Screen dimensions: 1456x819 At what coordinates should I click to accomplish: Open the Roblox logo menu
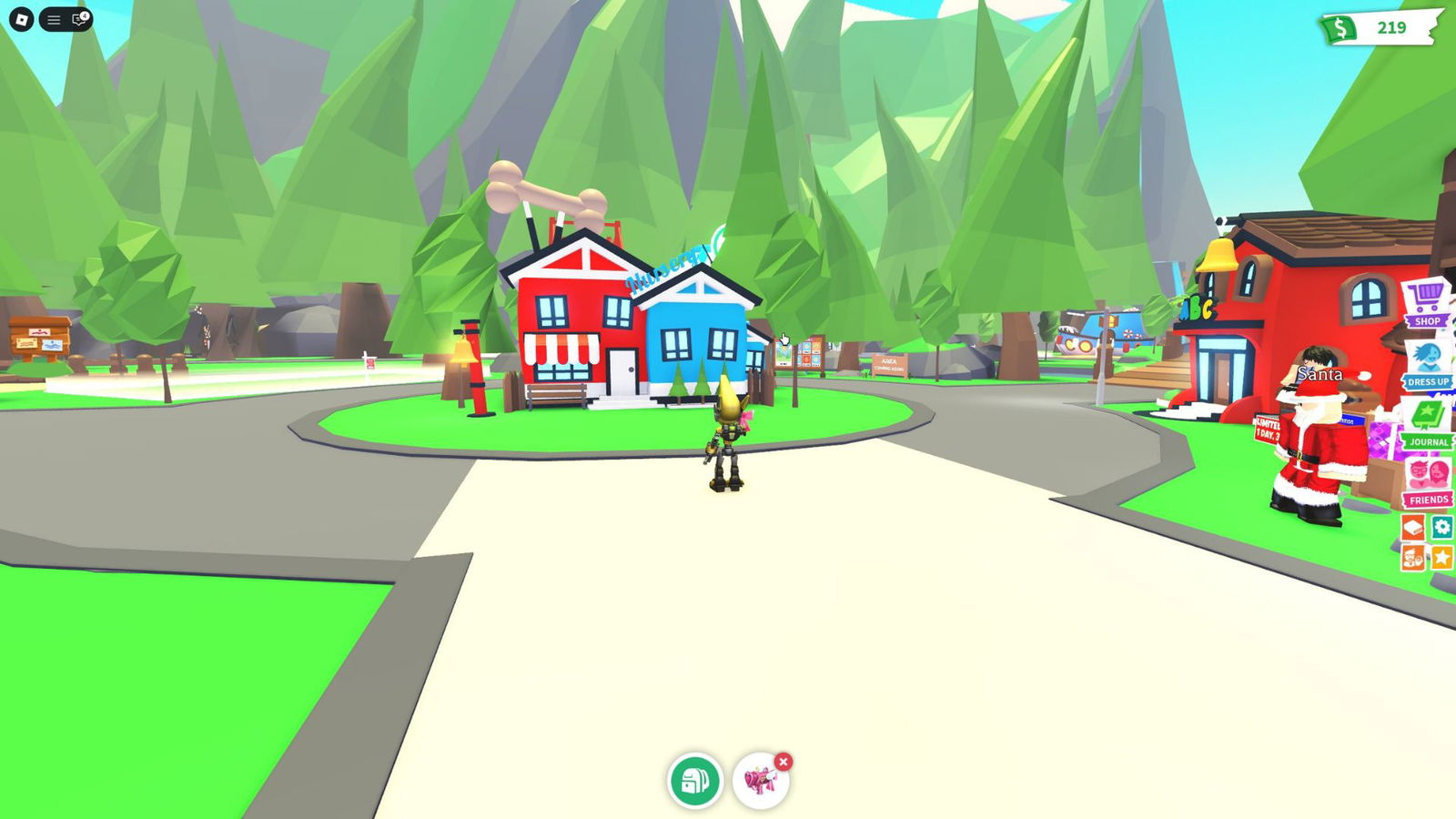(x=21, y=19)
